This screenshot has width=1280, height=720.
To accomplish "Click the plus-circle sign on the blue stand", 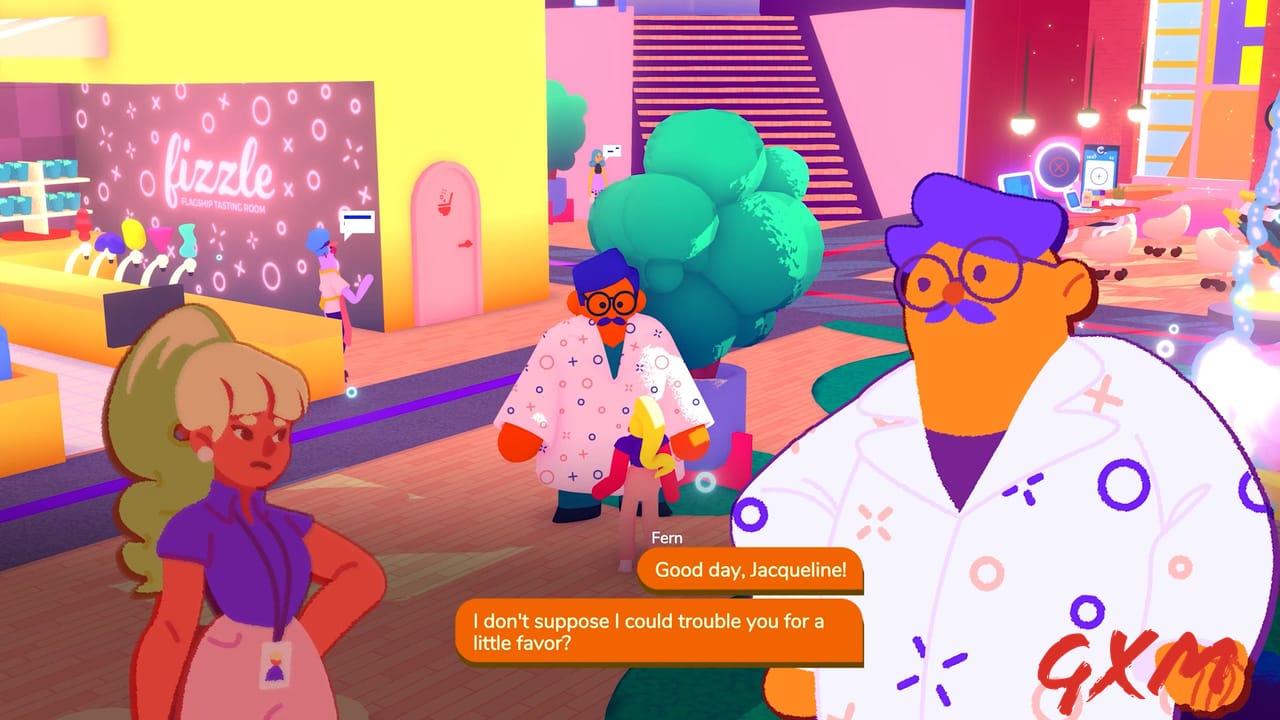I will pyautogui.click(x=1100, y=177).
